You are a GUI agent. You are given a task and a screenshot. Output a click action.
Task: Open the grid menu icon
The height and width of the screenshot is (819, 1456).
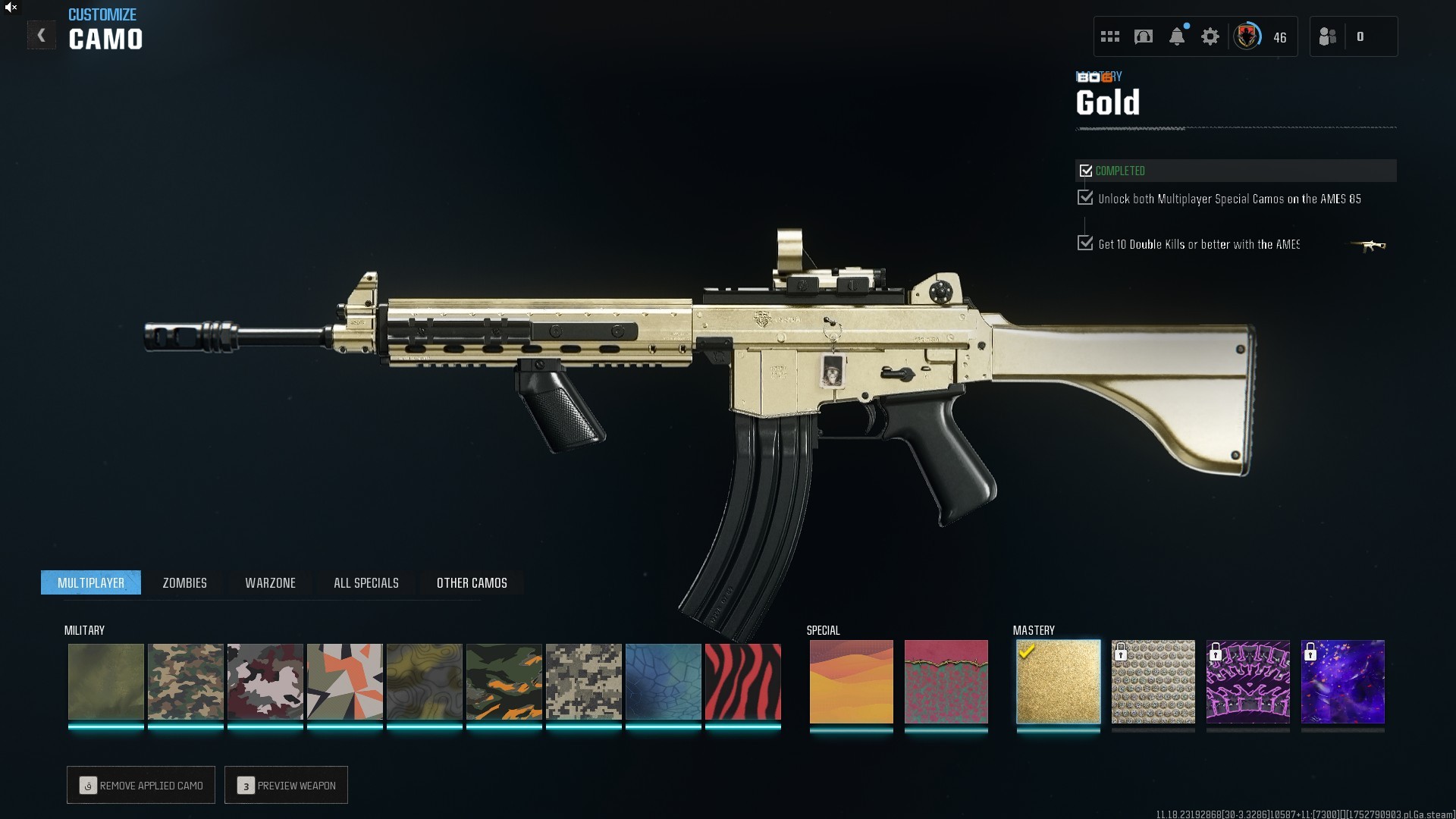click(1109, 36)
